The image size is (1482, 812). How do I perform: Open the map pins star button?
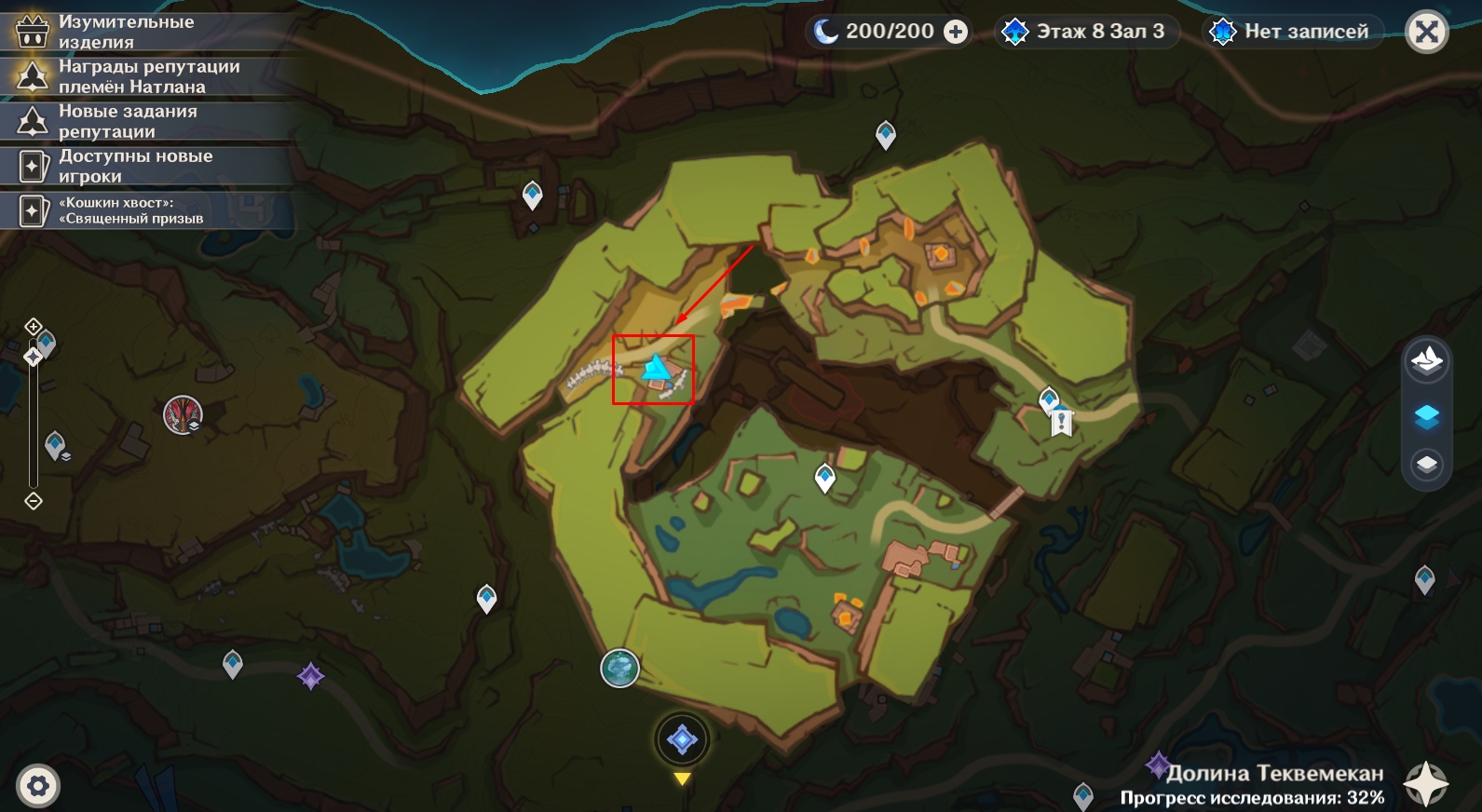[x=1426, y=783]
